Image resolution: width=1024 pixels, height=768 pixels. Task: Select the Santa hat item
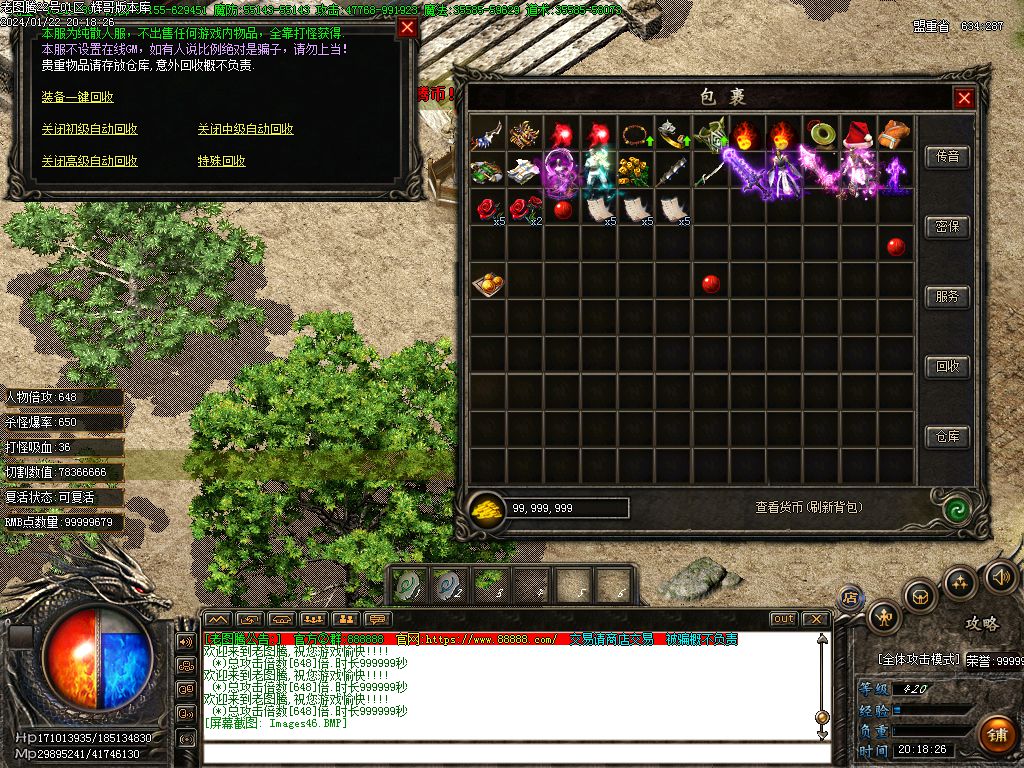click(x=858, y=134)
